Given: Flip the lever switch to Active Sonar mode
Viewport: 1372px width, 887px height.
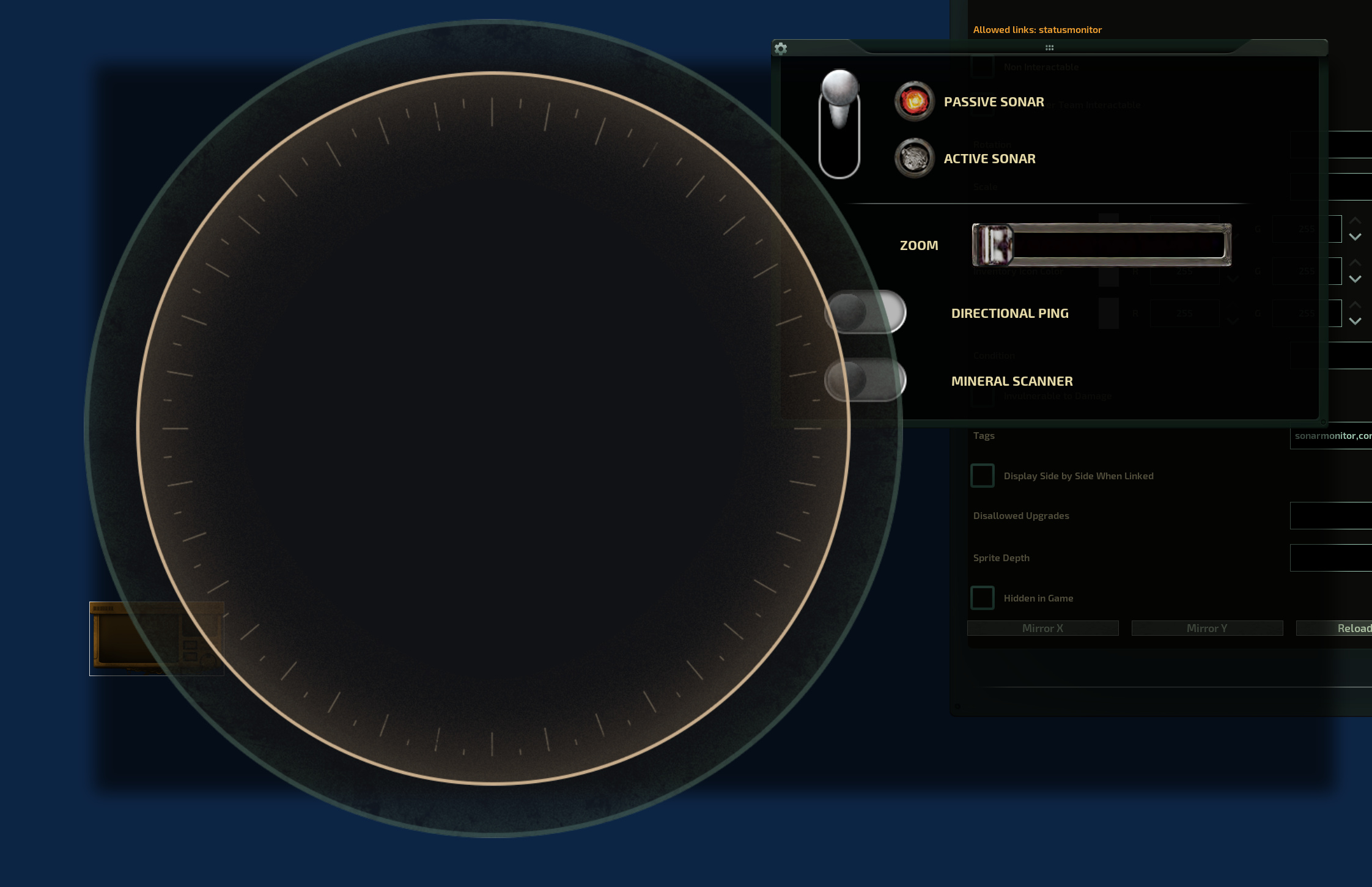Looking at the screenshot, I should click(x=840, y=153).
